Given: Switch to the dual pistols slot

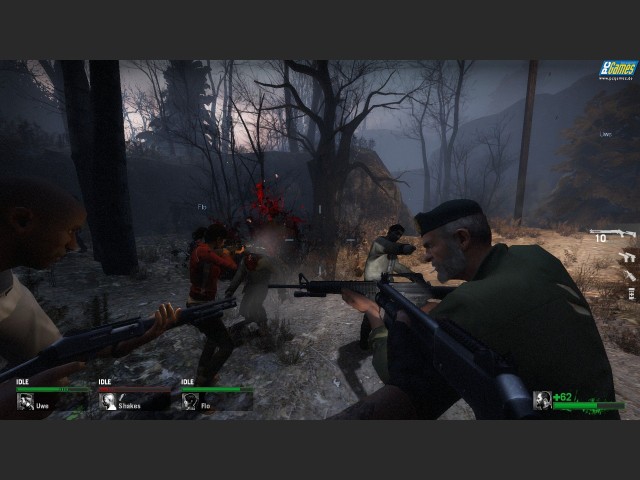Looking at the screenshot, I should point(627,256).
